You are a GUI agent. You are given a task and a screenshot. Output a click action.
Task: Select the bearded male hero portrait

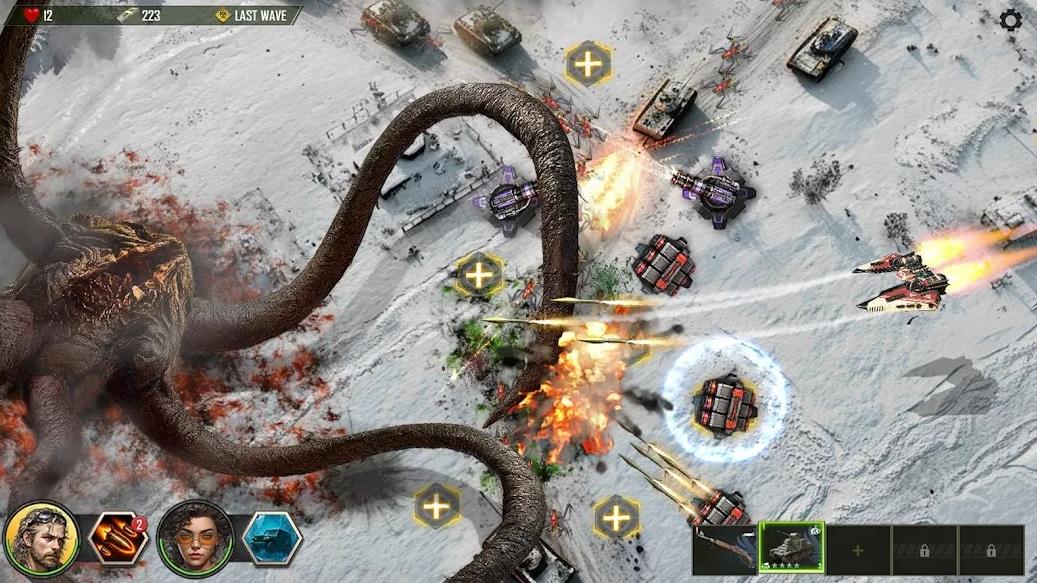pos(42,538)
